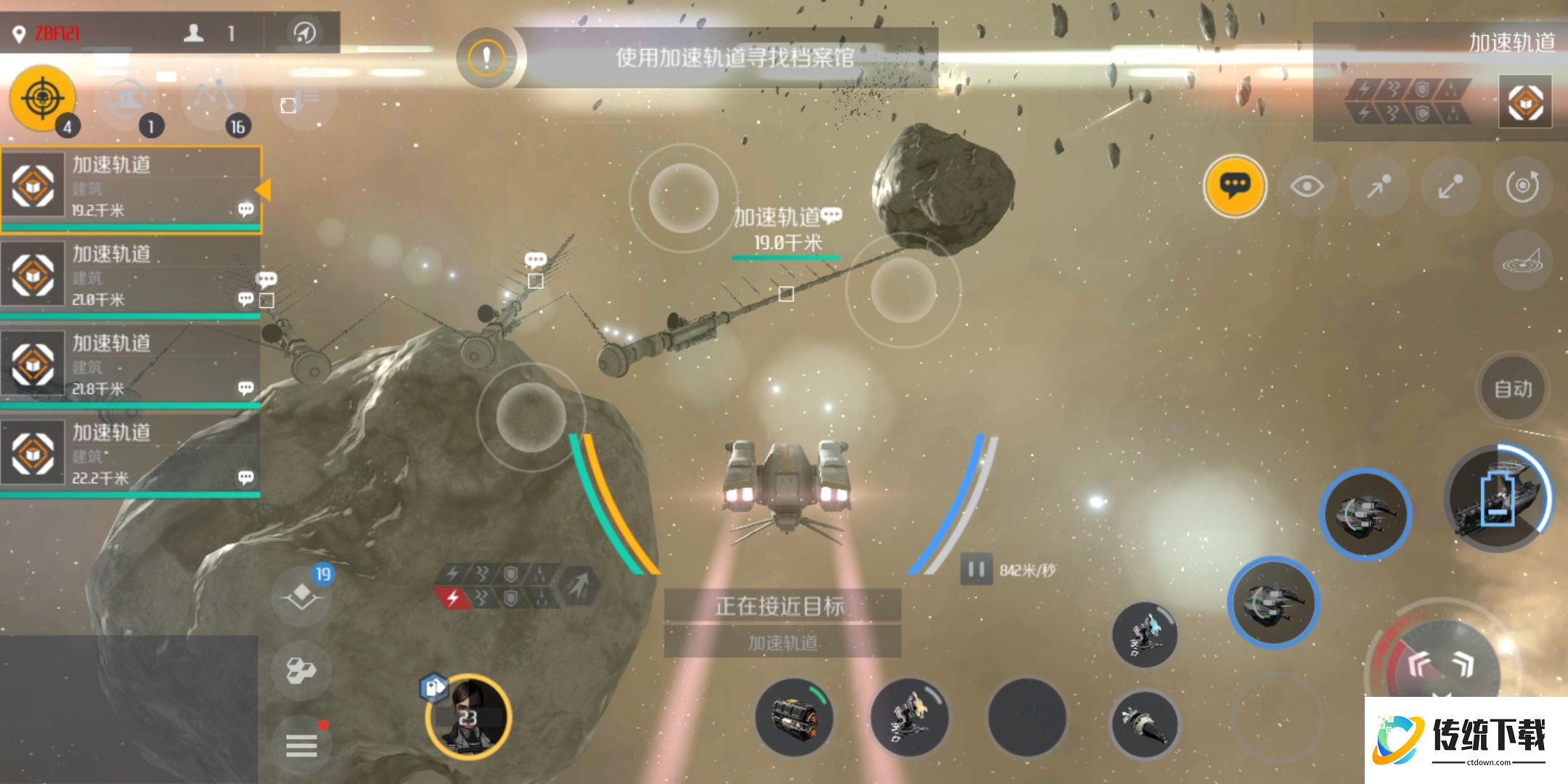The height and width of the screenshot is (784, 1568).
Task: Select the 19.2千米 加速轨道 overview entry
Action: pos(131,187)
